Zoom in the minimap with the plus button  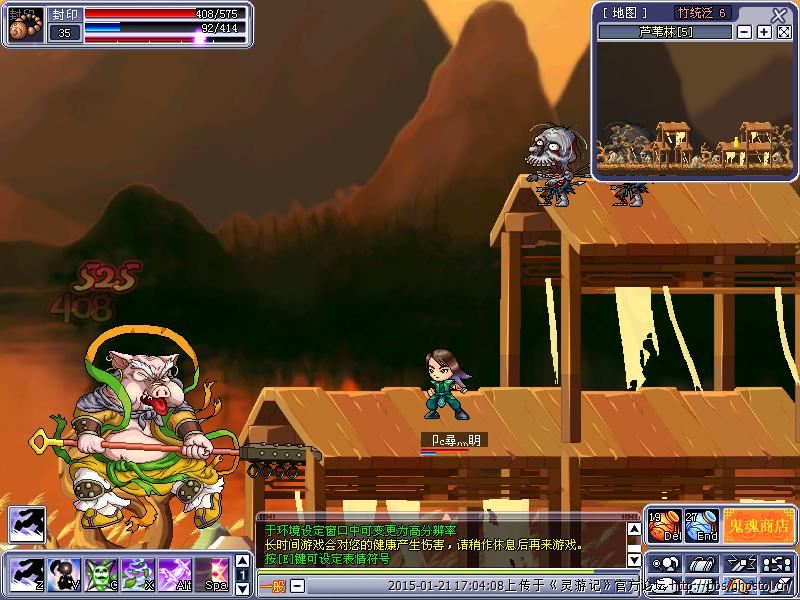coord(764,32)
